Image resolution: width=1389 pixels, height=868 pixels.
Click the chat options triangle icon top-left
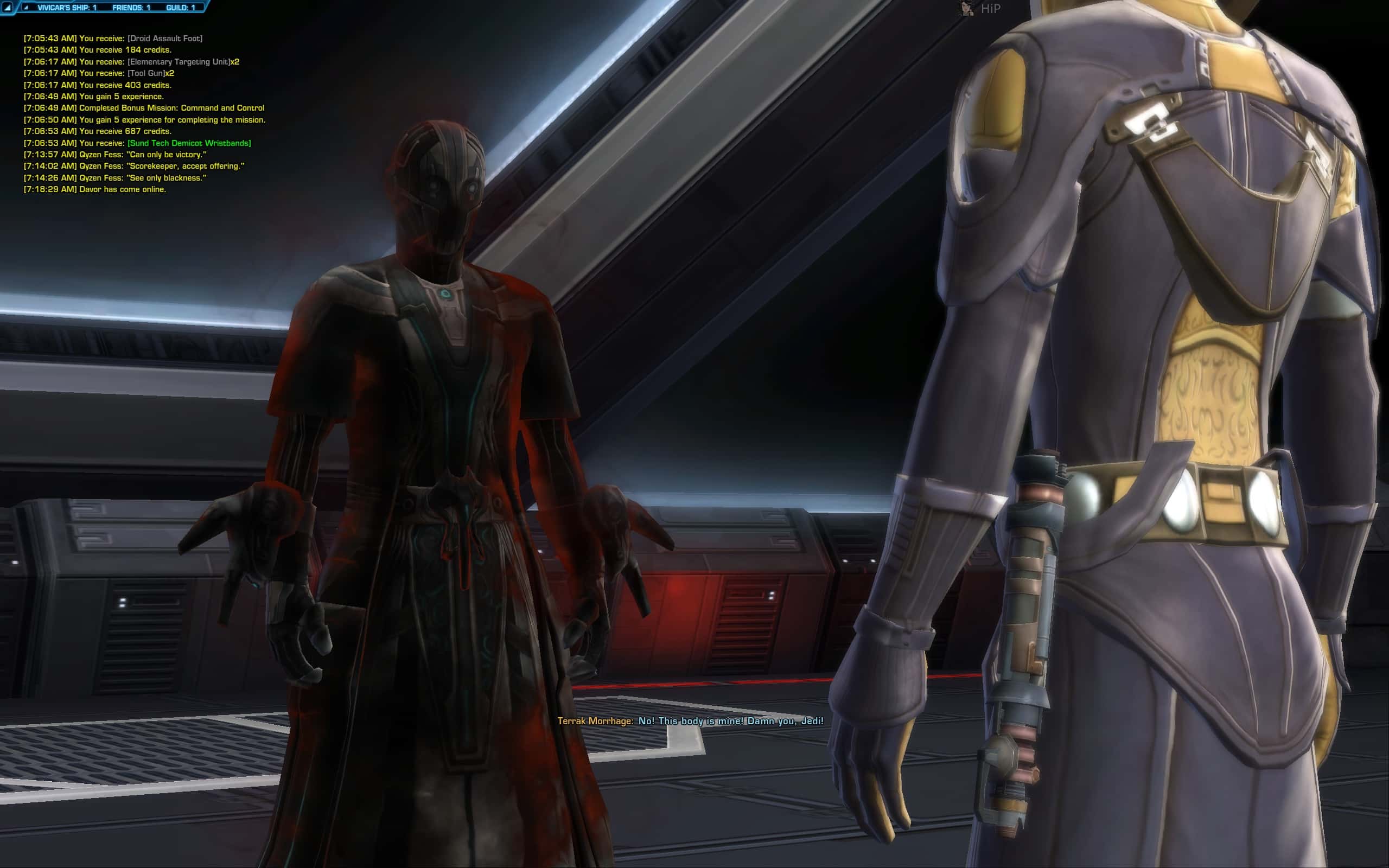8,7
